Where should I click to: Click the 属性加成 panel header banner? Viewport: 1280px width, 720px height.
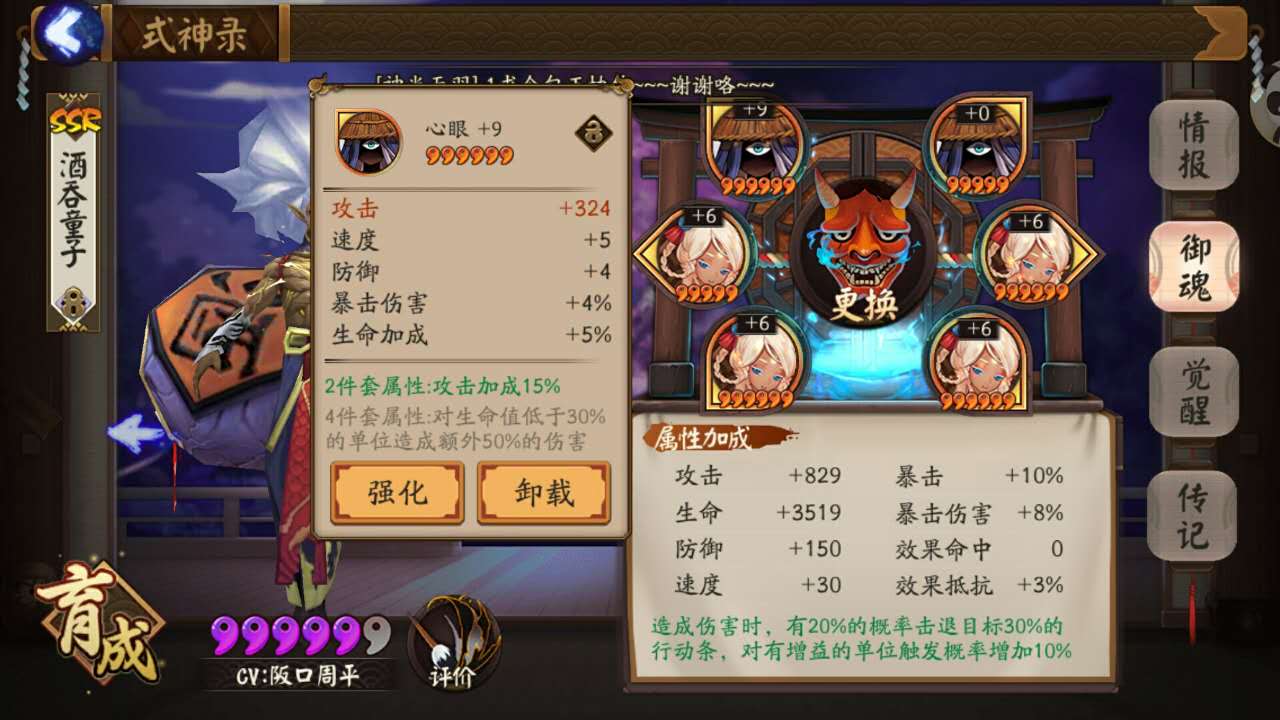click(700, 437)
